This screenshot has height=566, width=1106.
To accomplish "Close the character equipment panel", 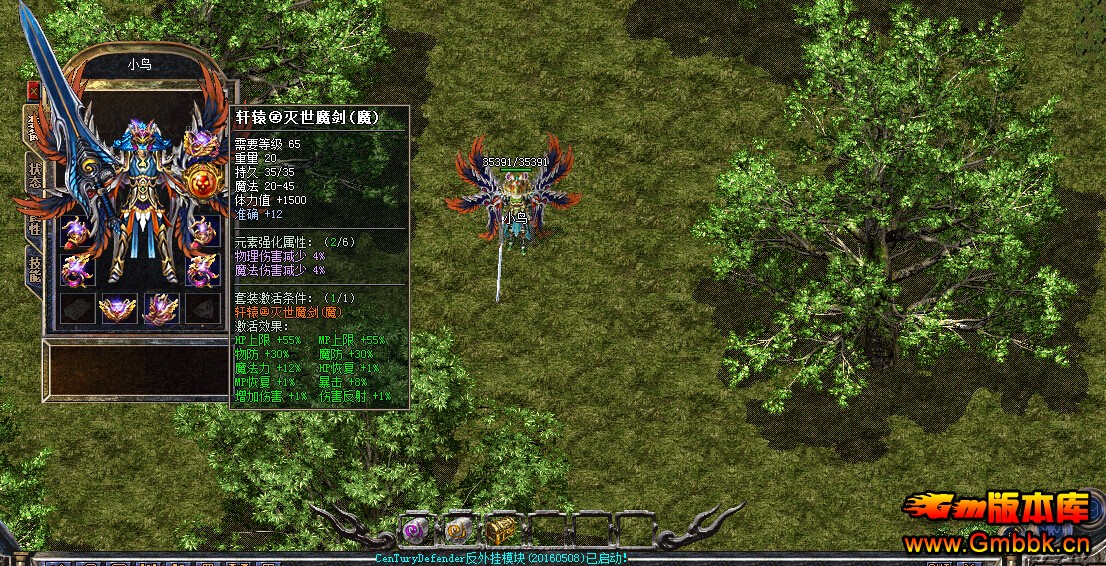I will point(33,89).
